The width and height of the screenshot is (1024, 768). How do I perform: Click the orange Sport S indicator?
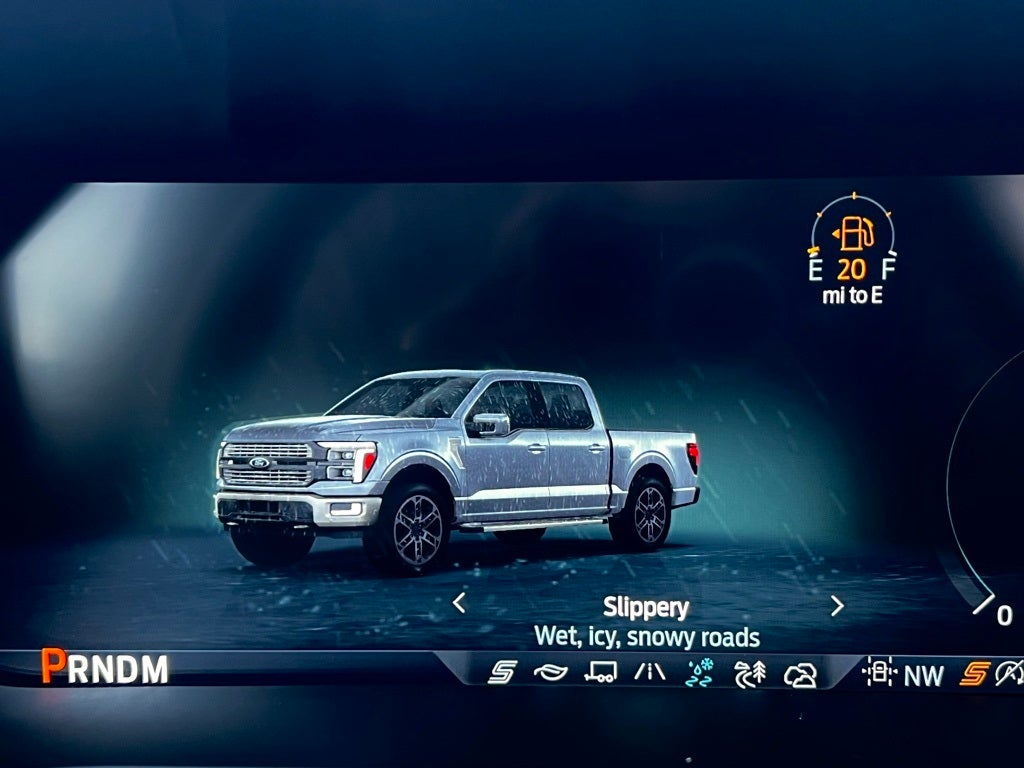[974, 674]
